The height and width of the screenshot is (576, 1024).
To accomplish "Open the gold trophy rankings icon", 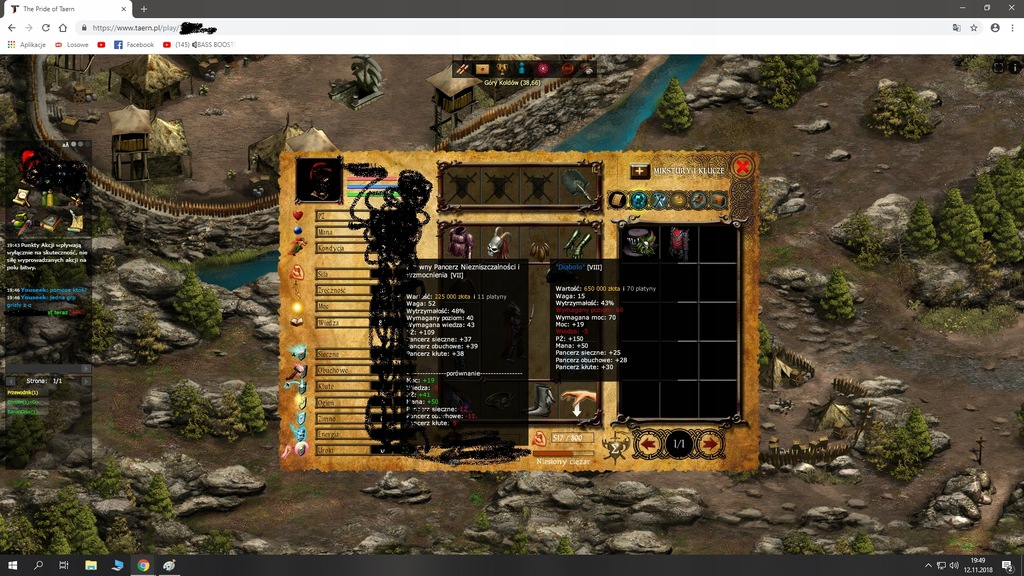I will pyautogui.click(x=503, y=68).
